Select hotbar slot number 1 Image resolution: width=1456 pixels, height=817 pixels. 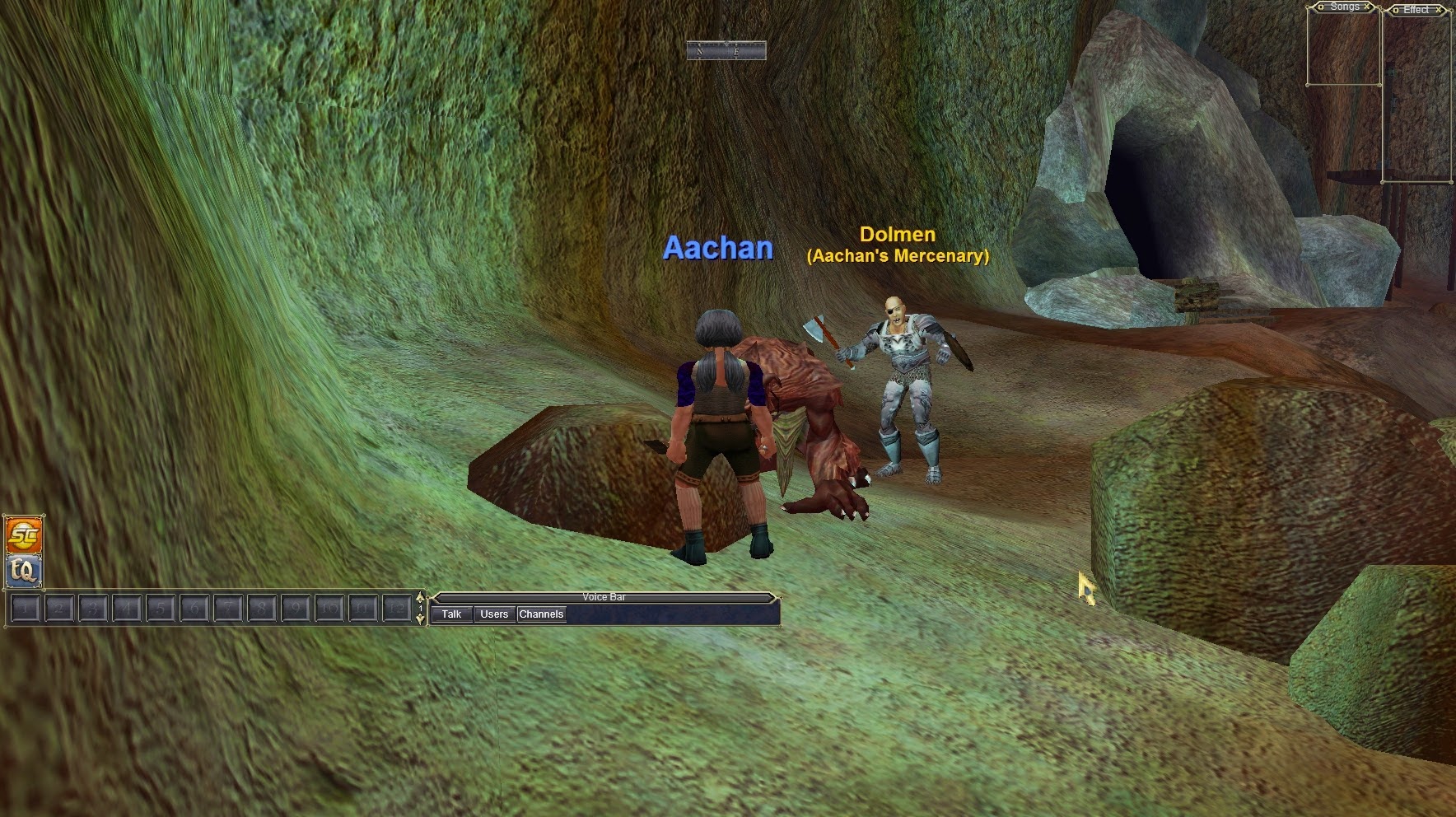(x=26, y=609)
